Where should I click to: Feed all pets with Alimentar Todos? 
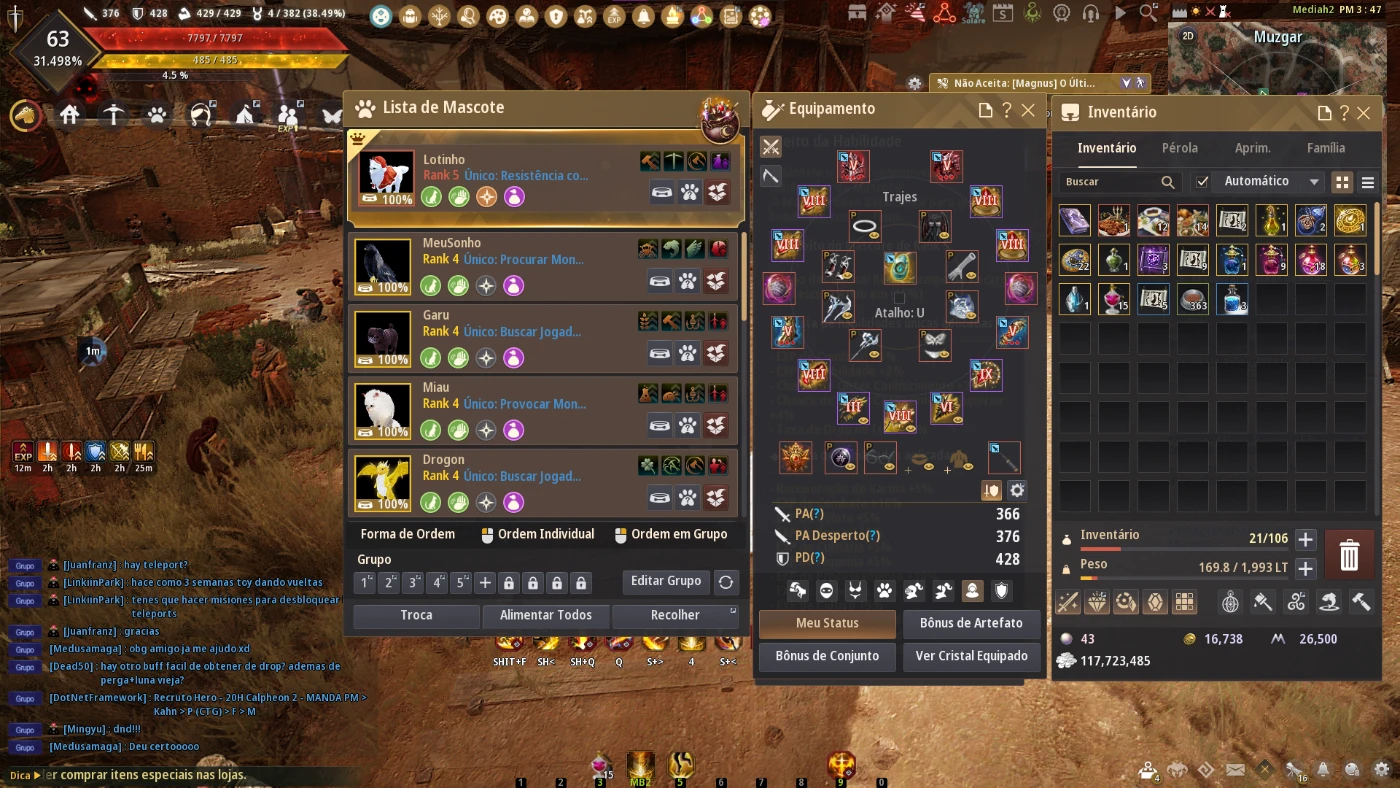click(546, 615)
